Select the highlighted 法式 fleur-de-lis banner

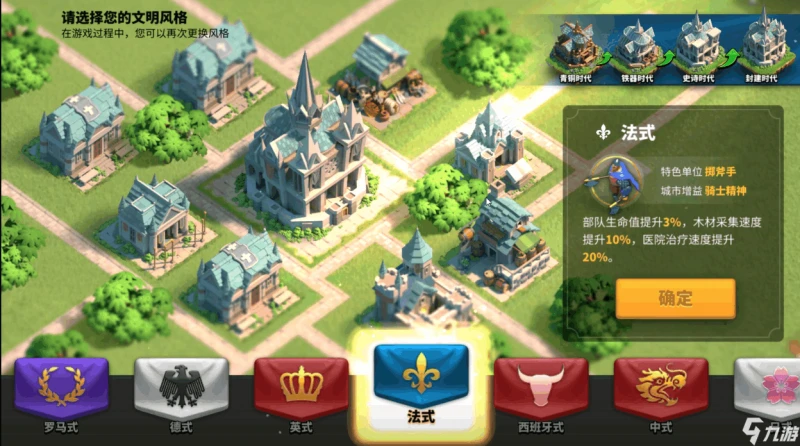click(x=420, y=382)
